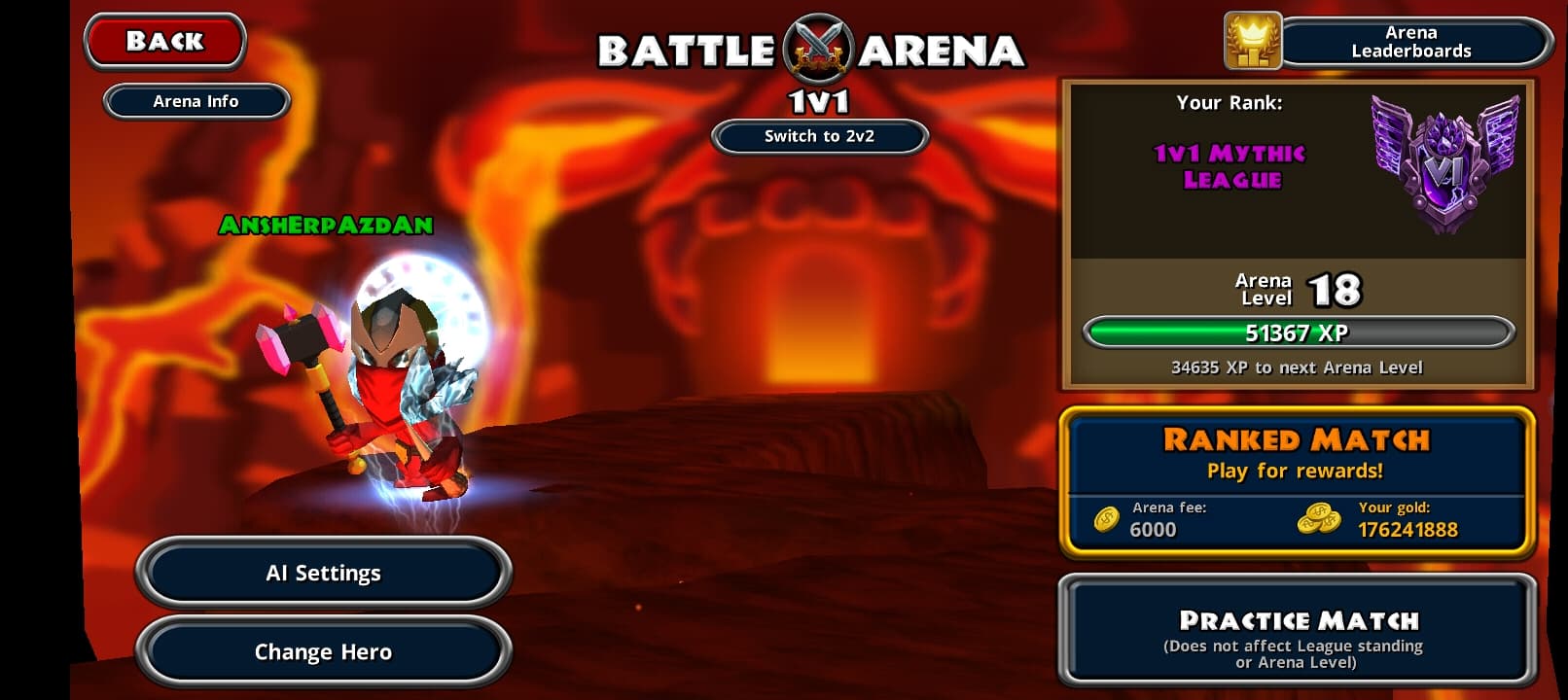Start a Practice Match
Viewport: 1568px width, 700px height.
click(x=1296, y=632)
